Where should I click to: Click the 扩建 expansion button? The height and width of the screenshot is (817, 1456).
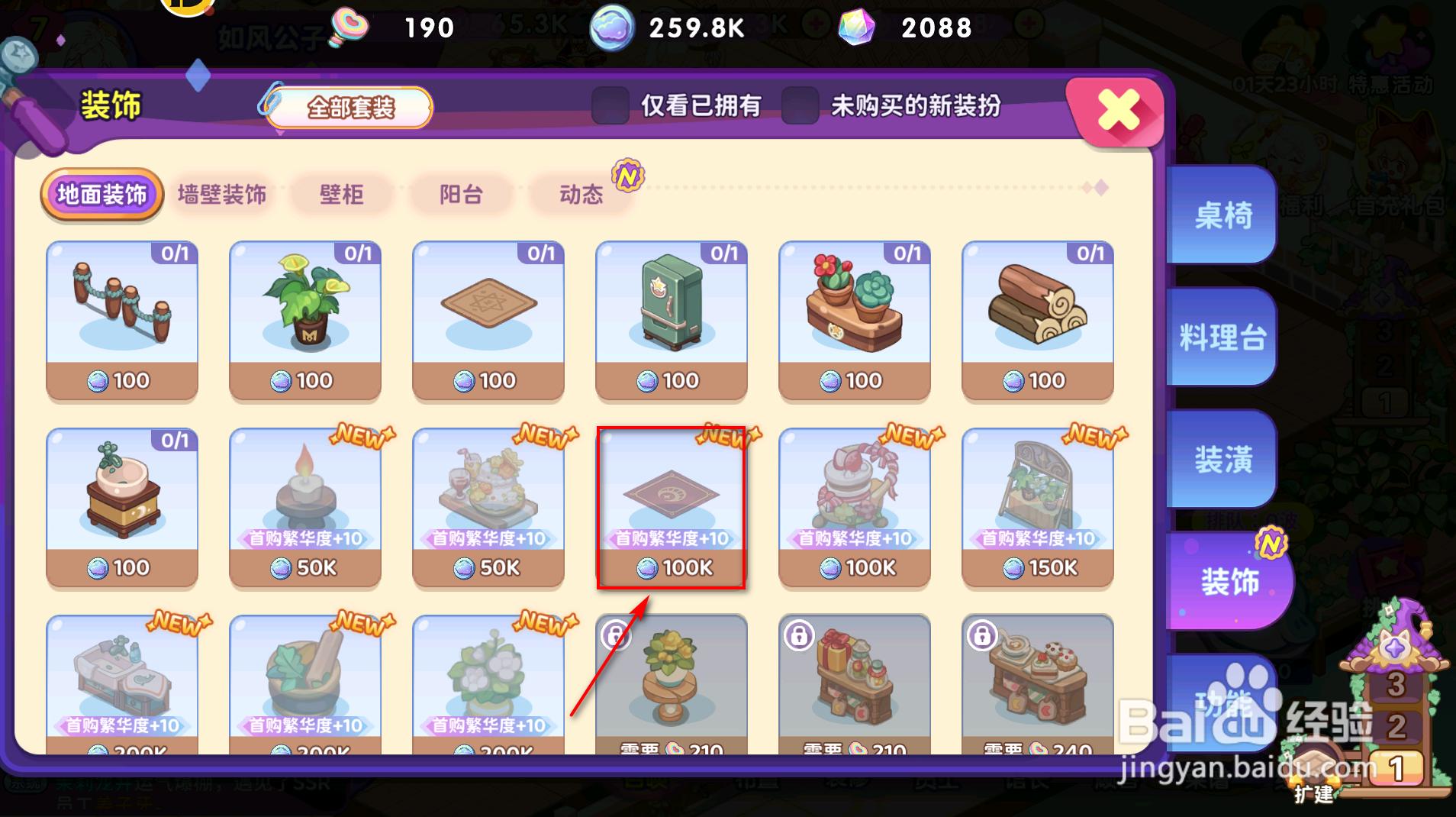point(1316,794)
